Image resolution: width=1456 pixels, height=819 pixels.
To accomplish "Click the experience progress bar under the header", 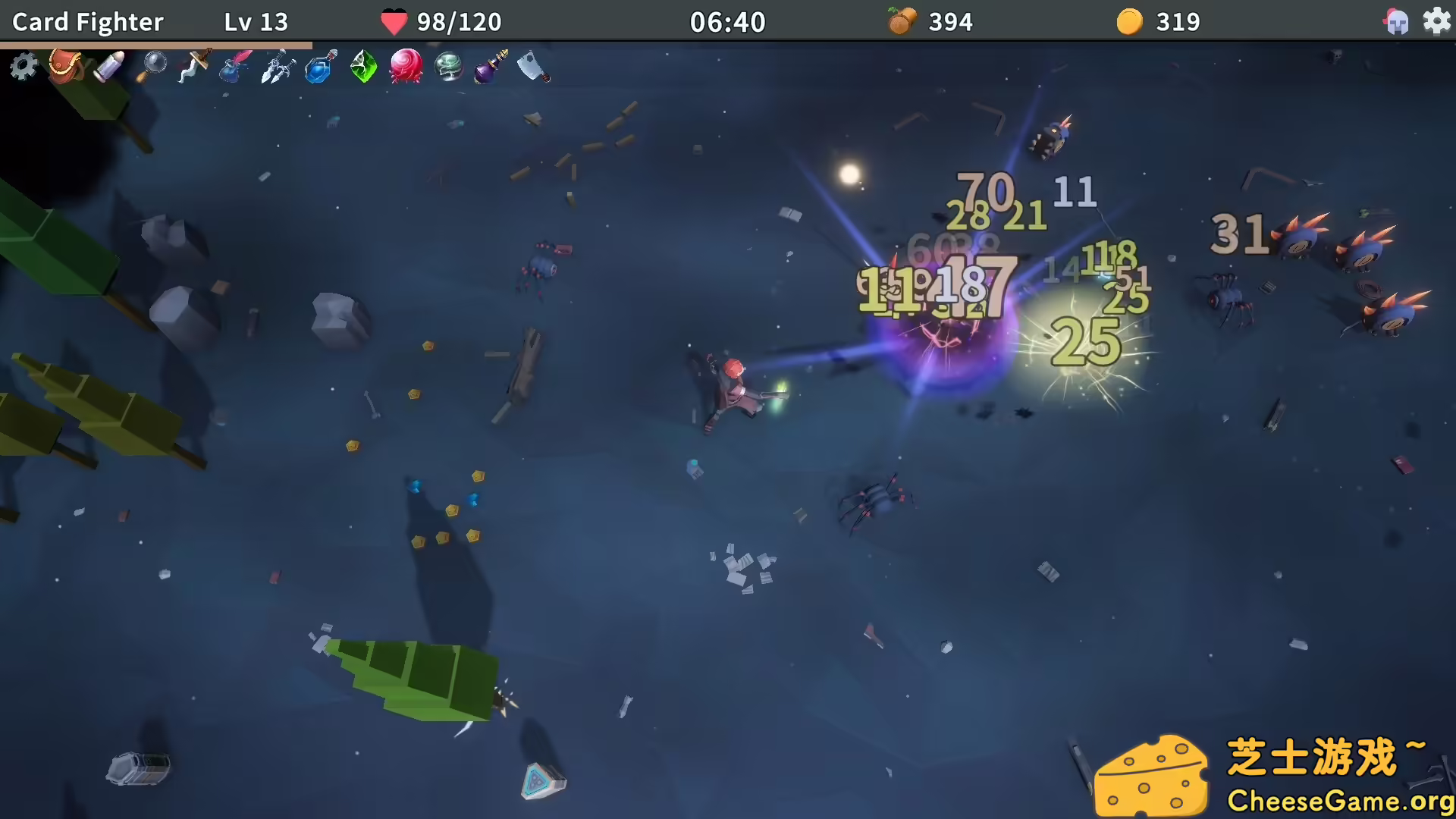I will click(x=155, y=43).
